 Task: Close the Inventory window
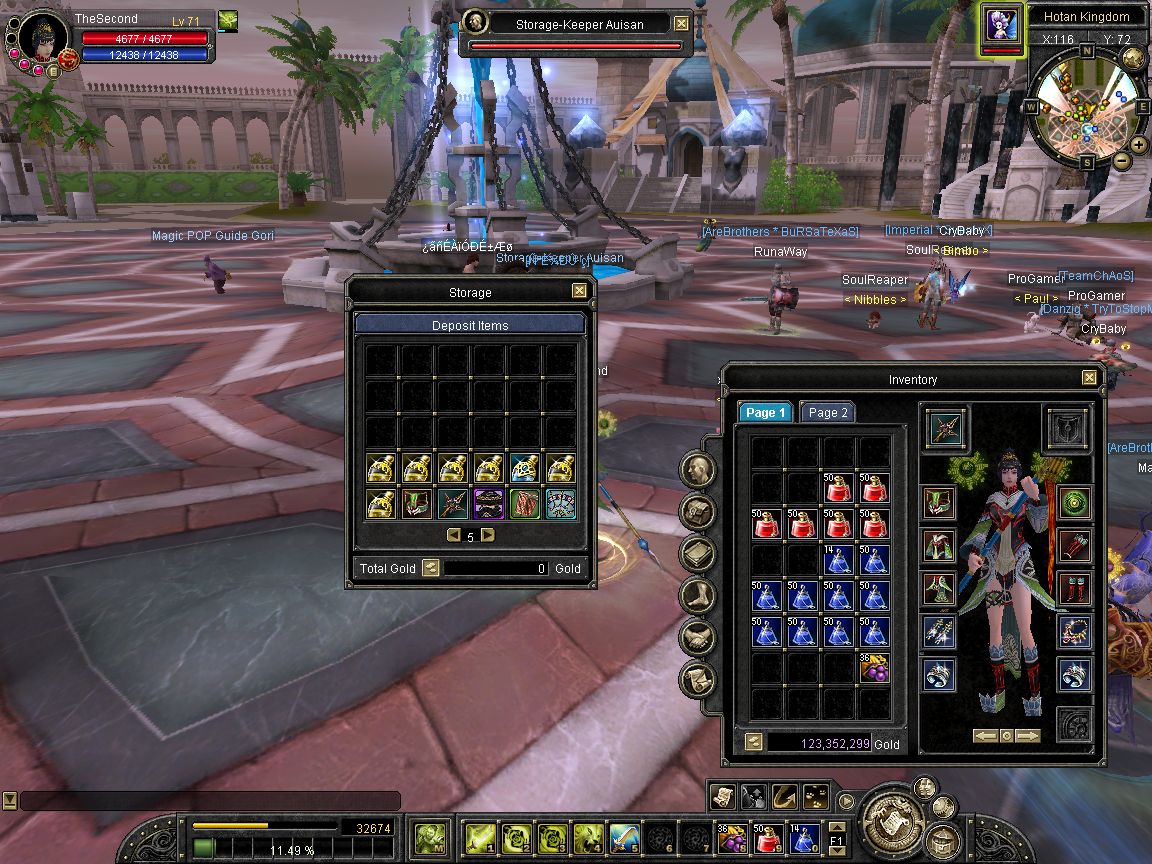pos(1089,378)
